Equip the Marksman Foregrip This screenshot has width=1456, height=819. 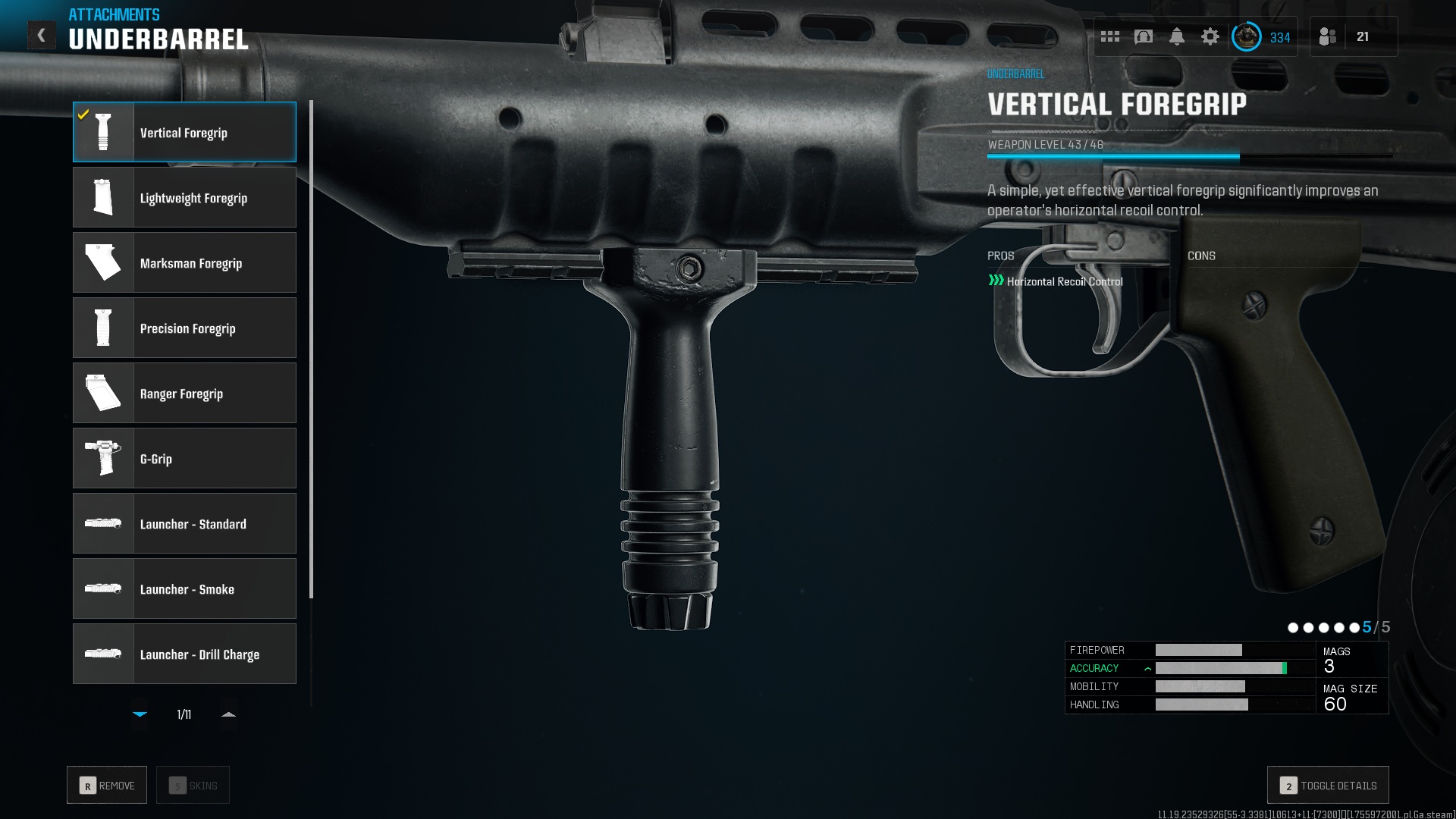(x=184, y=262)
